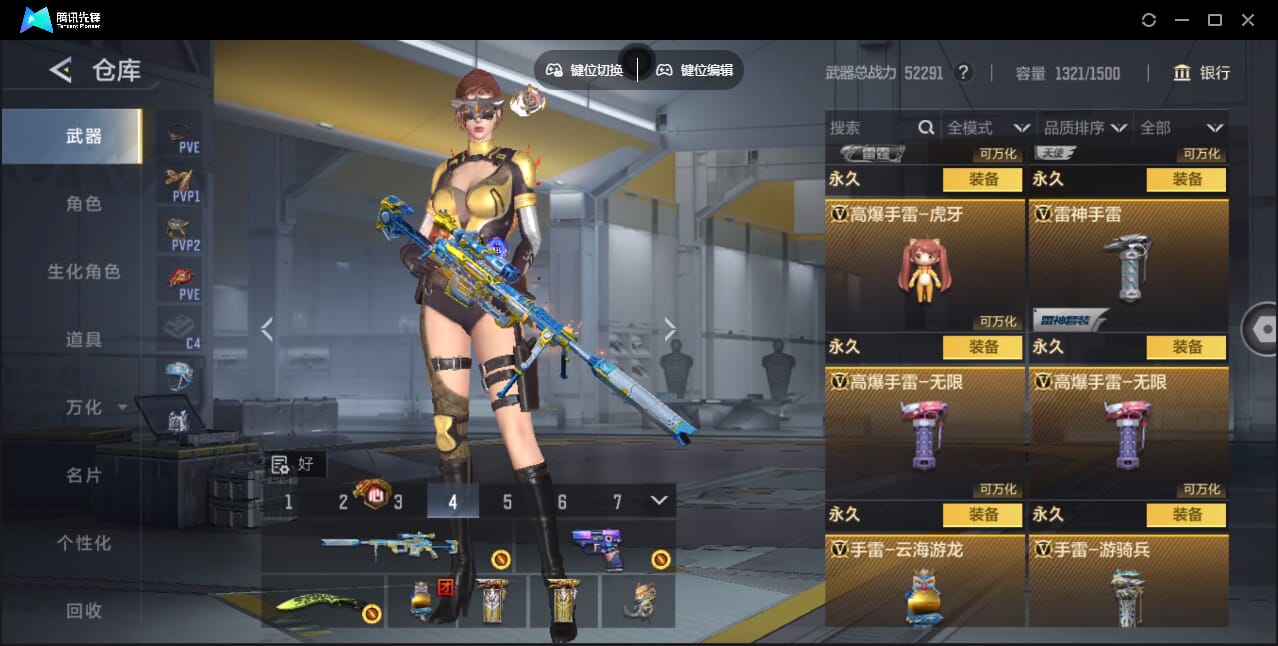The width and height of the screenshot is (1278, 646).
Task: Click the 键位切换 key switch button
Action: coord(585,70)
